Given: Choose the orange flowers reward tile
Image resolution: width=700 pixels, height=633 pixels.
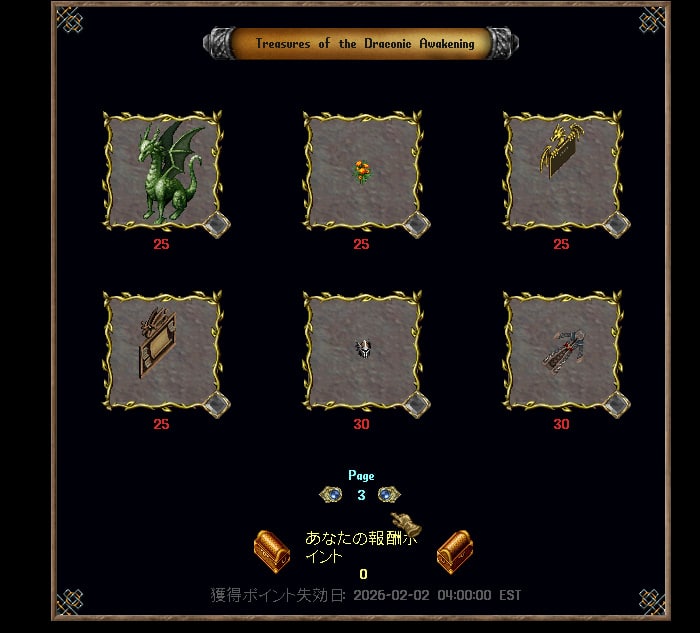Looking at the screenshot, I should point(362,171).
